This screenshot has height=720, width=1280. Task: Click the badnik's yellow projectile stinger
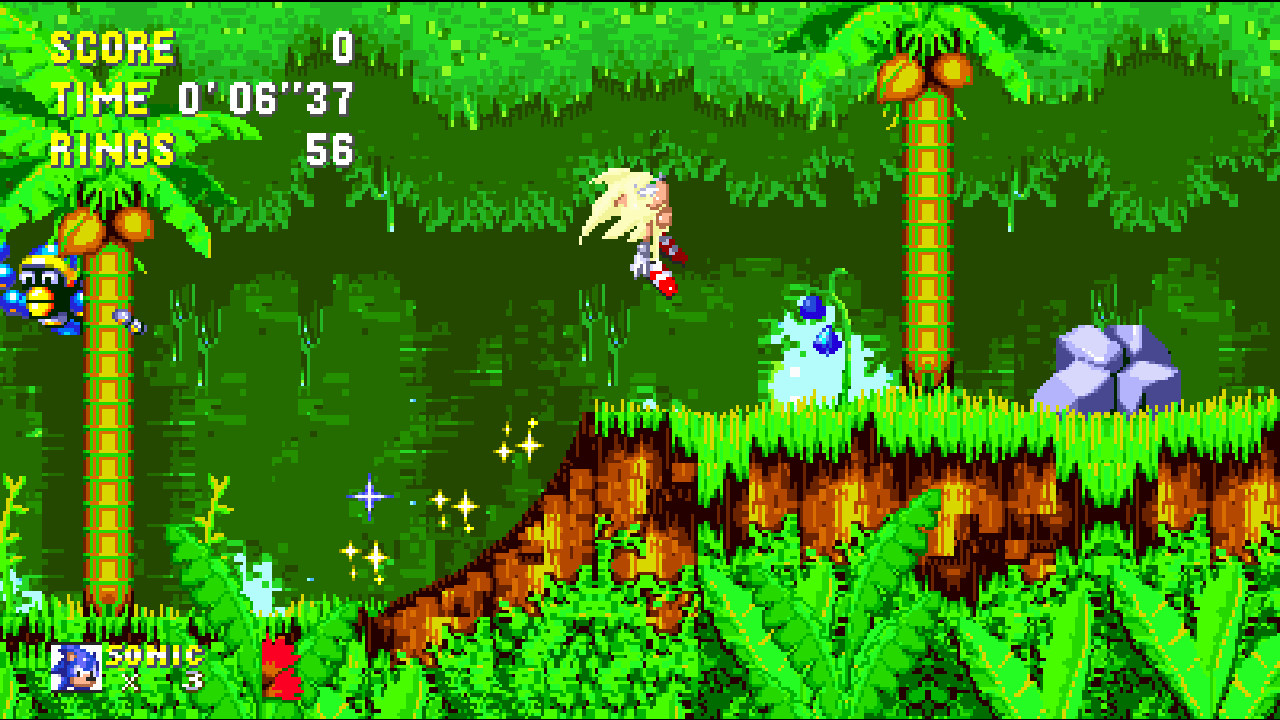(x=133, y=325)
